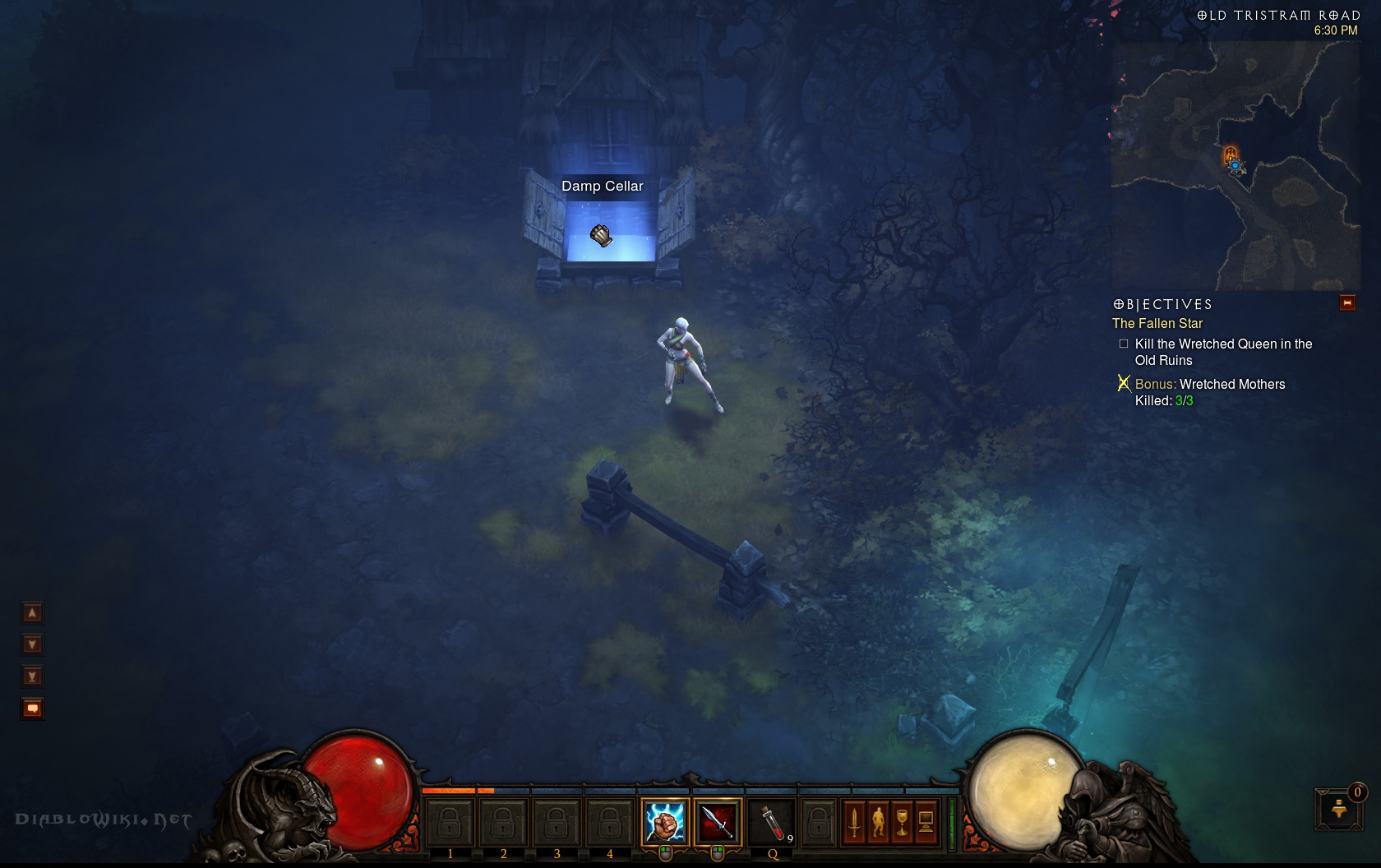Open the character figure menu button
1381x868 pixels.
pyautogui.click(x=879, y=821)
